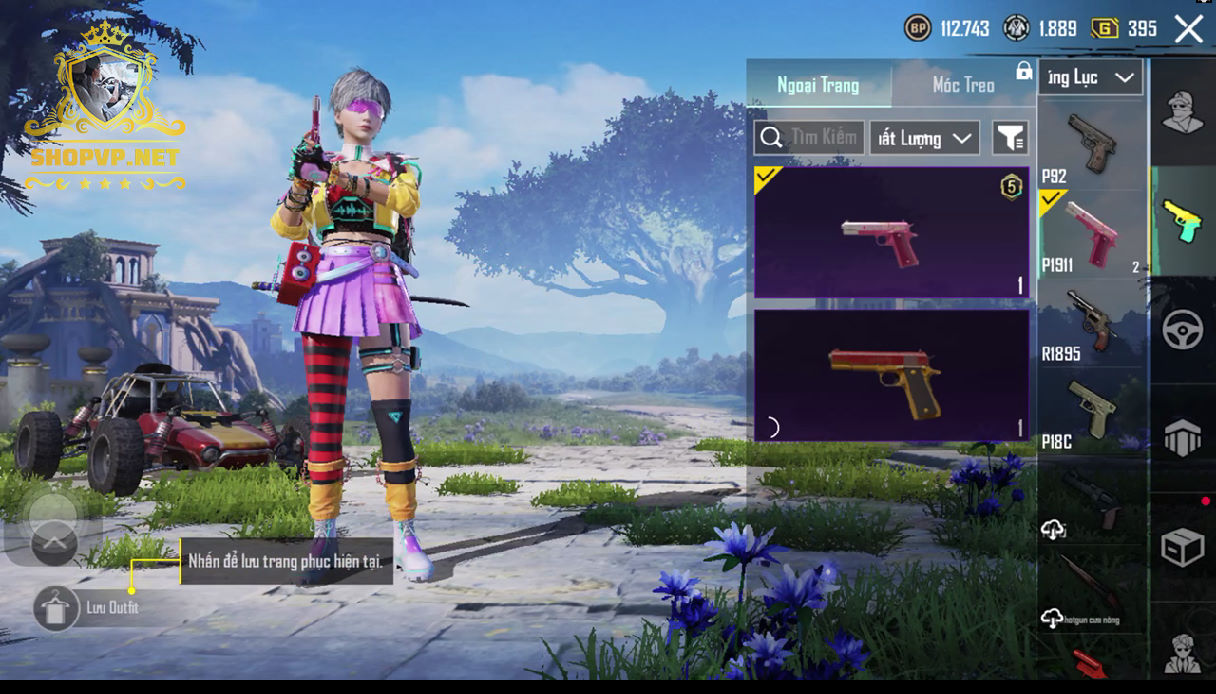
Task: Open the character outfit category with cap icon
Action: point(1182,111)
